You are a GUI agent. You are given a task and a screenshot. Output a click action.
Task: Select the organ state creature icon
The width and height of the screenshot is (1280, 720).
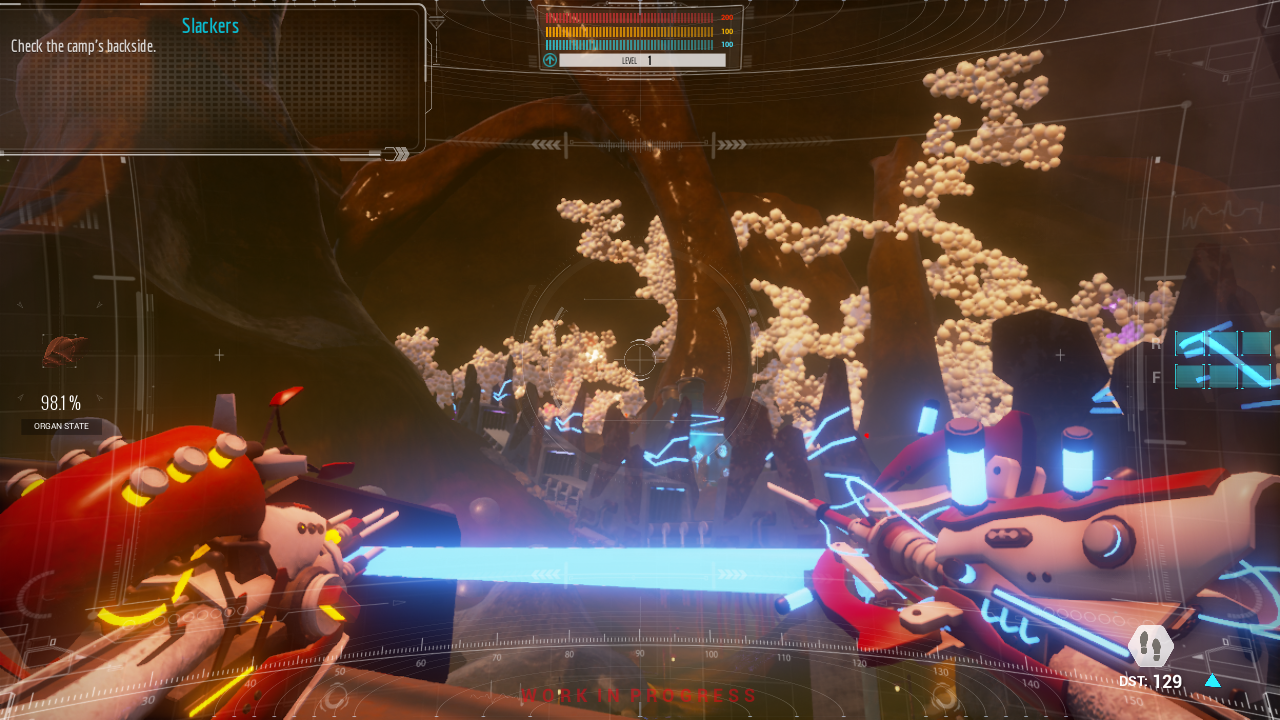[x=63, y=351]
